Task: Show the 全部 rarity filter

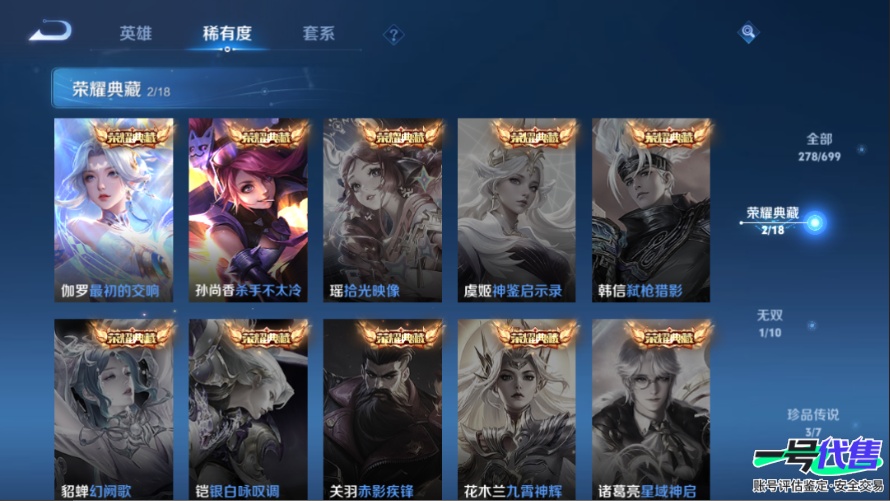Action: (819, 147)
